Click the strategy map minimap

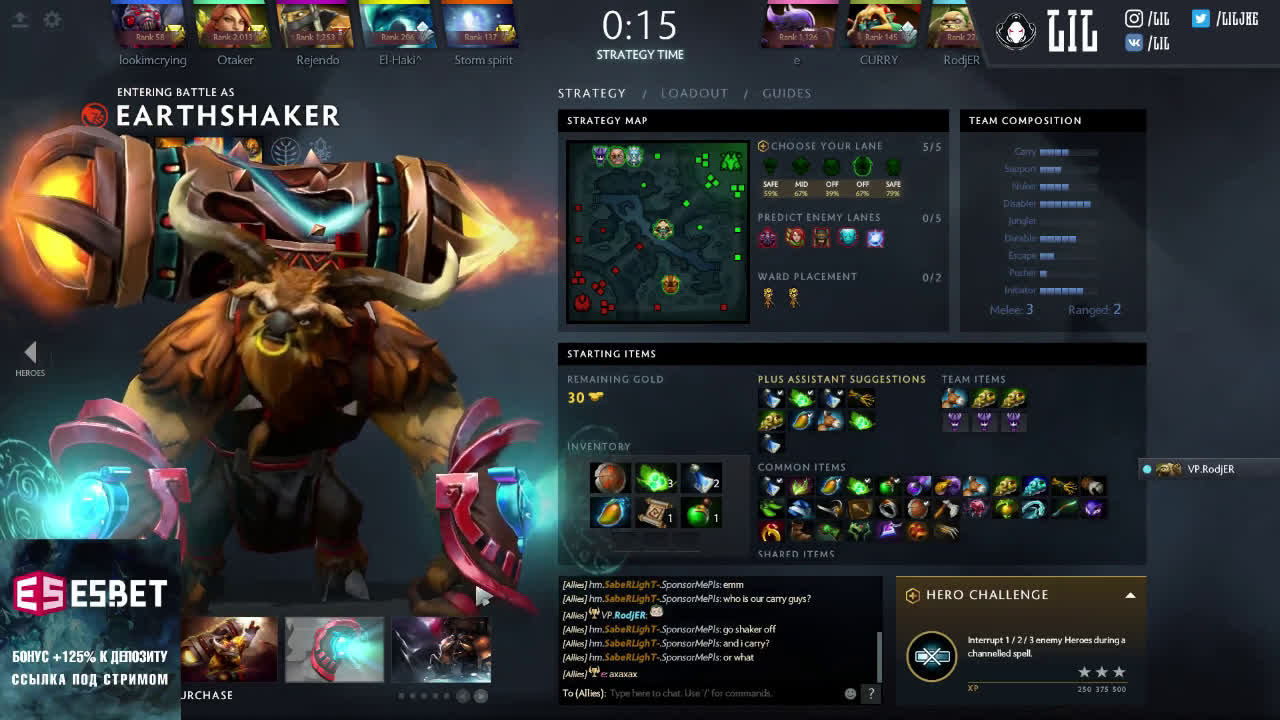click(657, 232)
